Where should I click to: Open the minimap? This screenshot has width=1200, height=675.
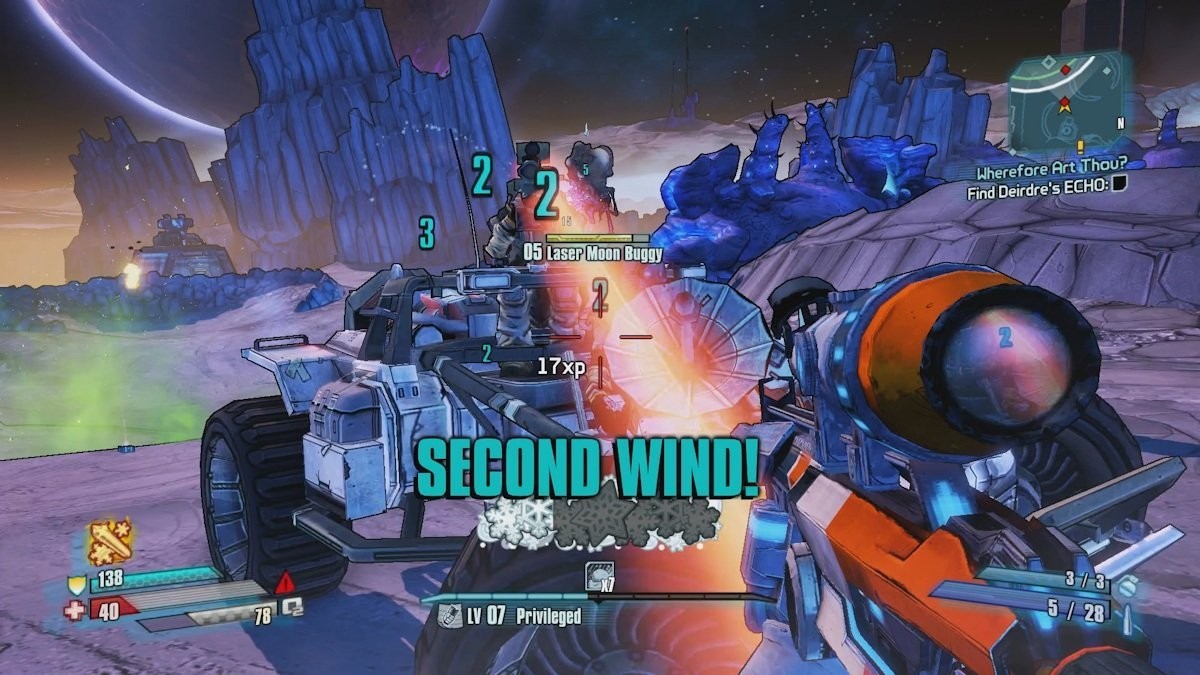[1066, 96]
